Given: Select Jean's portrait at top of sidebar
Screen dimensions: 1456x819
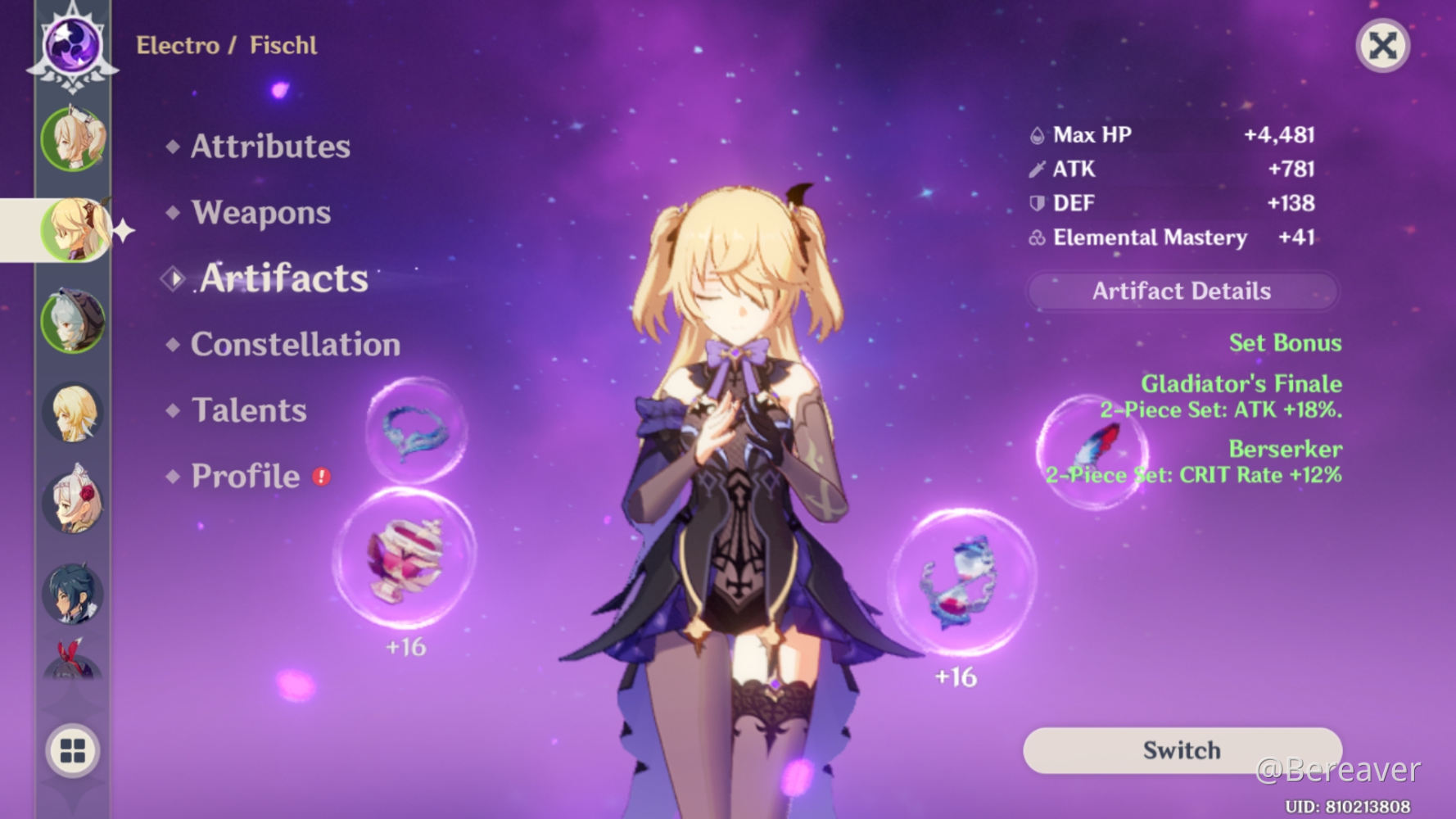Looking at the screenshot, I should [72, 139].
